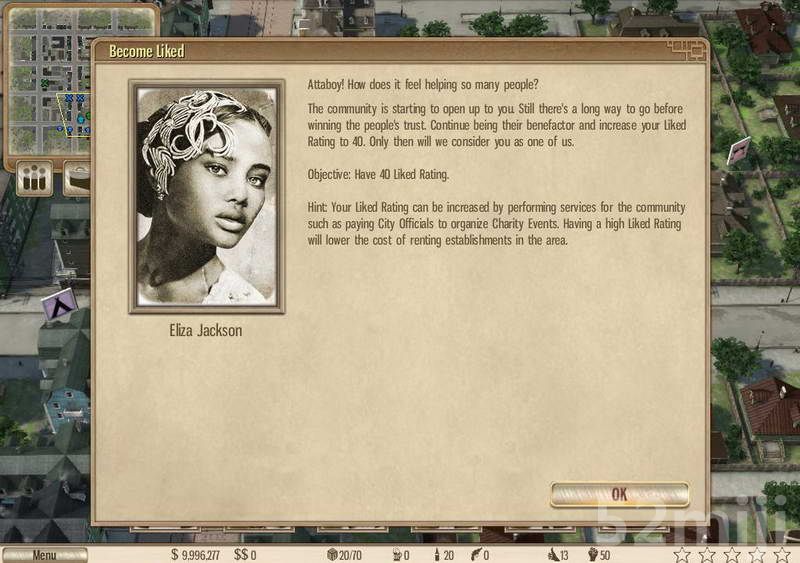Open the Menu button in the bottom bar
The width and height of the screenshot is (800, 563).
point(44,555)
